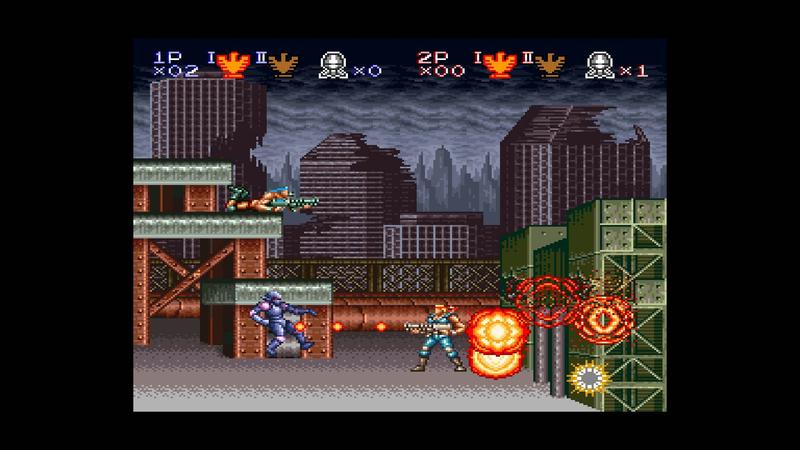Click player 1's smart bomb icon
This screenshot has width=800, height=450.
(331, 66)
